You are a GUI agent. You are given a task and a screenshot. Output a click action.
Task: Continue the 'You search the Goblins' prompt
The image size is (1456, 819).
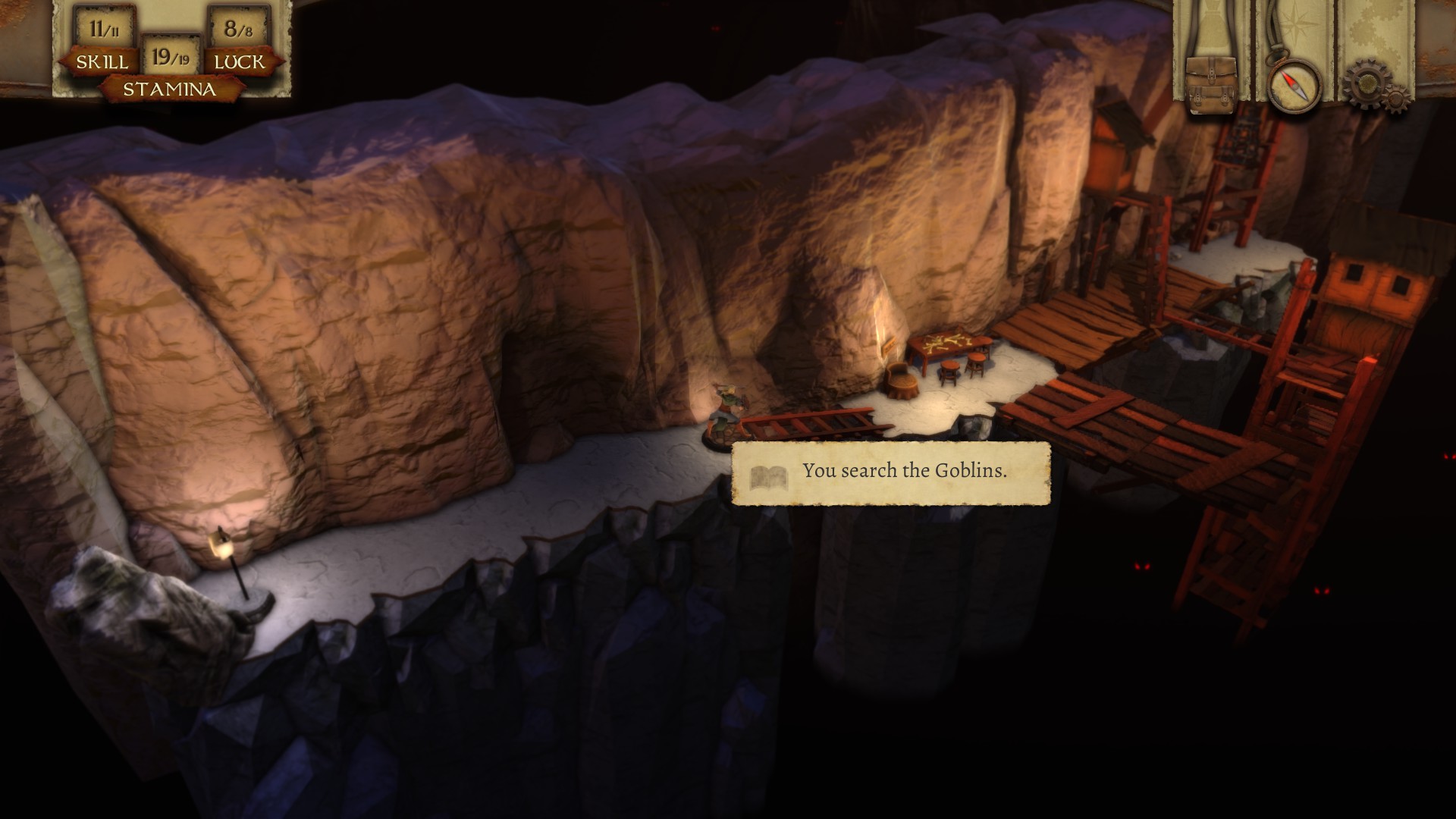click(891, 473)
